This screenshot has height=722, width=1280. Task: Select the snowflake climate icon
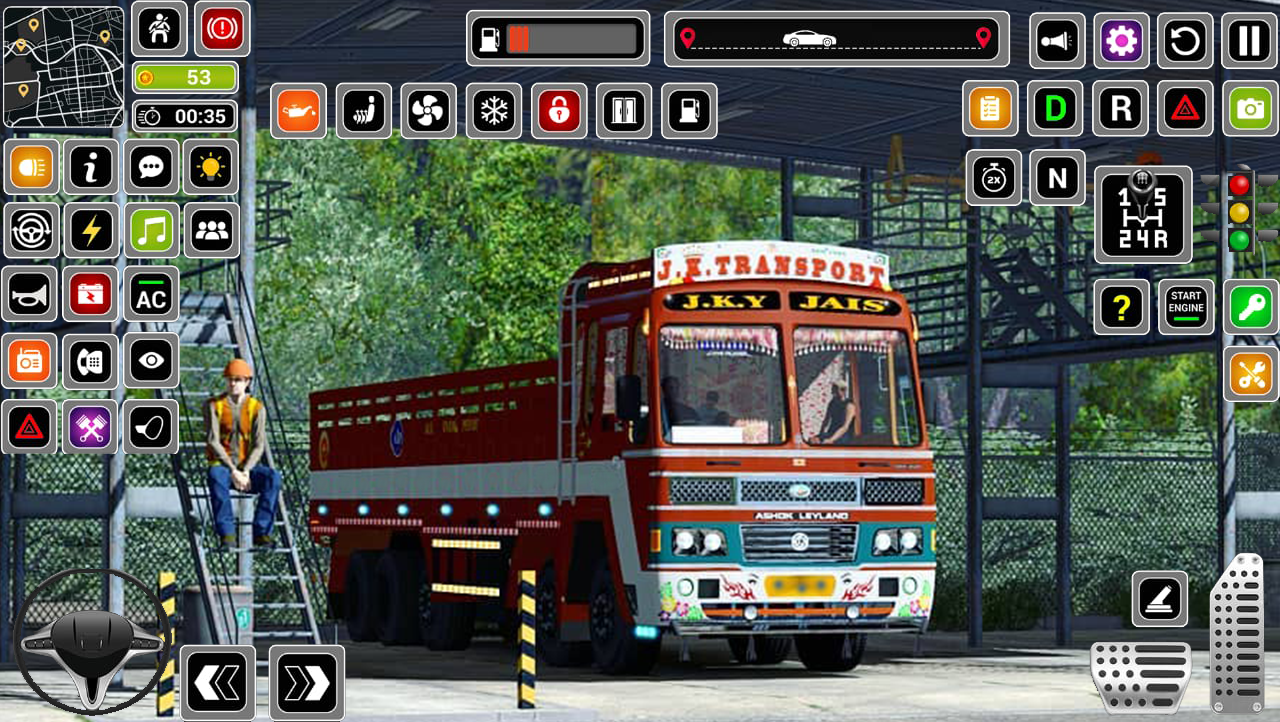494,111
